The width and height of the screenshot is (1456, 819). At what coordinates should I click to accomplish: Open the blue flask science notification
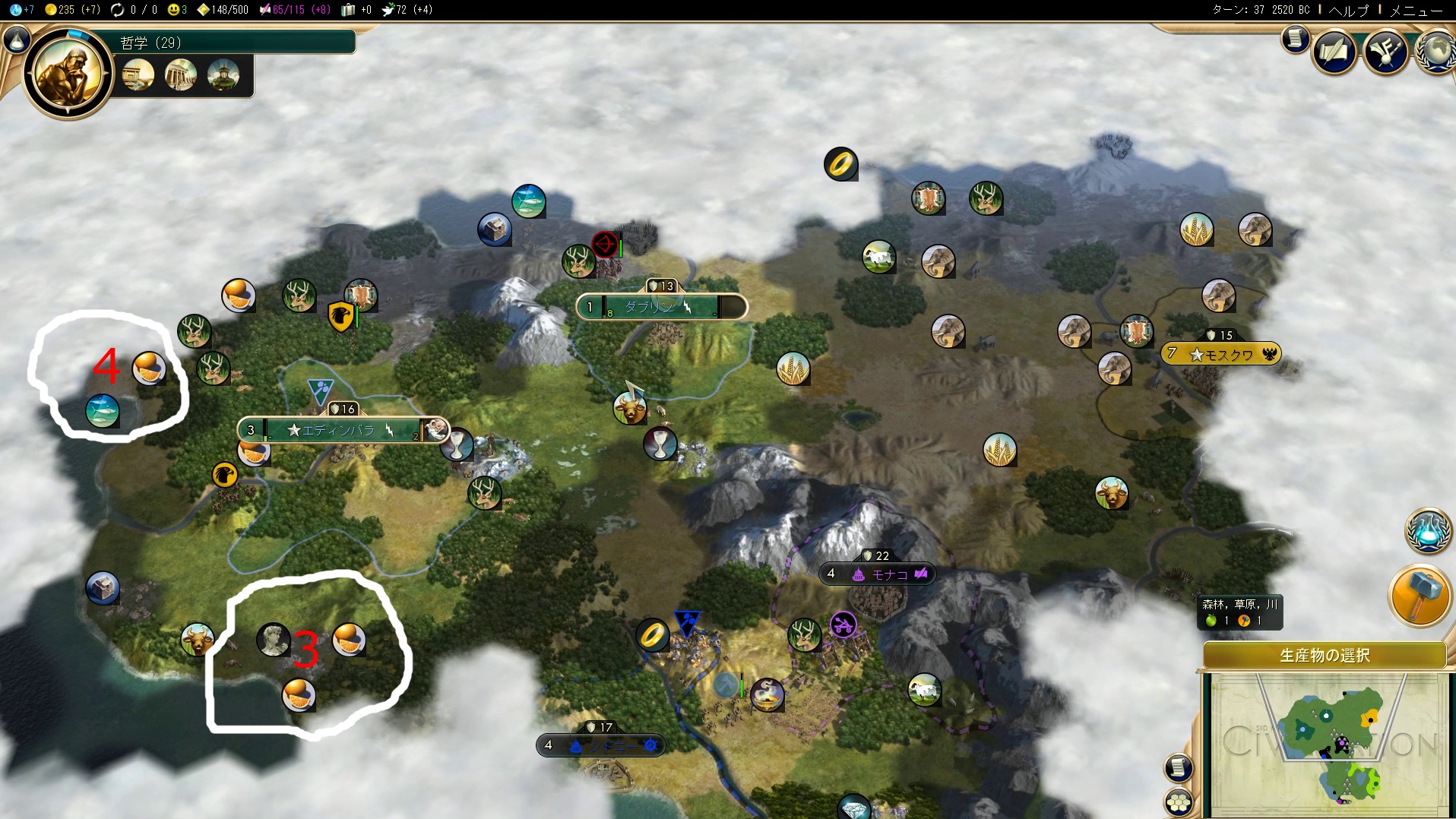[x=1428, y=530]
